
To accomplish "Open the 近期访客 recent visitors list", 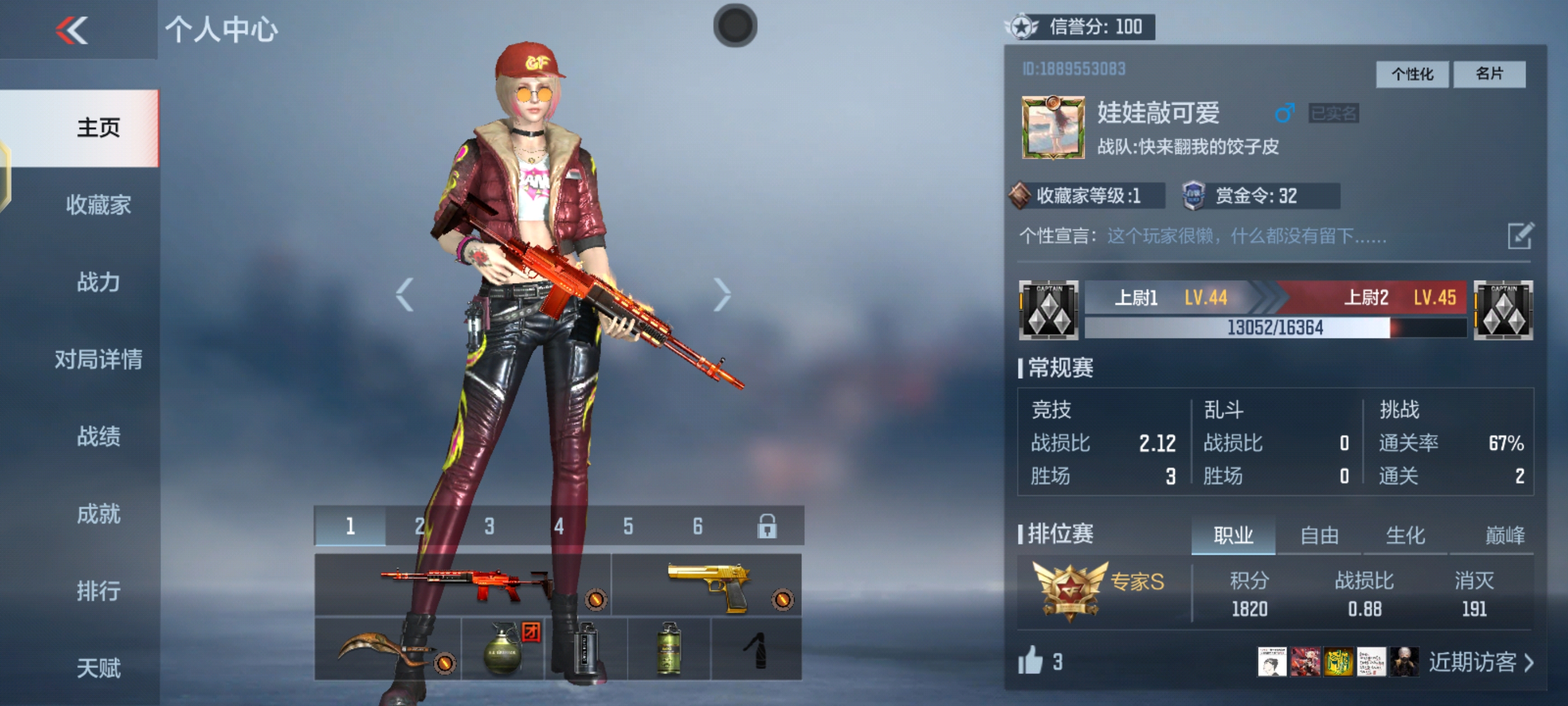I will [x=1480, y=662].
